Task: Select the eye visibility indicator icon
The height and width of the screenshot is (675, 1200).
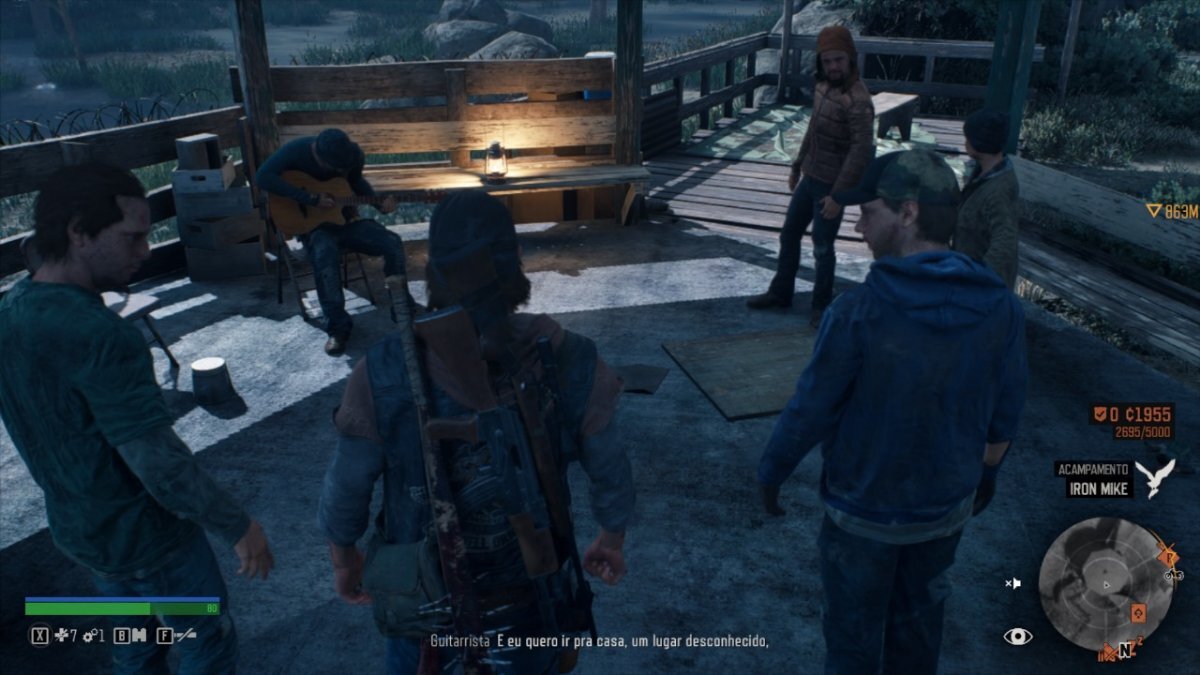Action: 1018,636
